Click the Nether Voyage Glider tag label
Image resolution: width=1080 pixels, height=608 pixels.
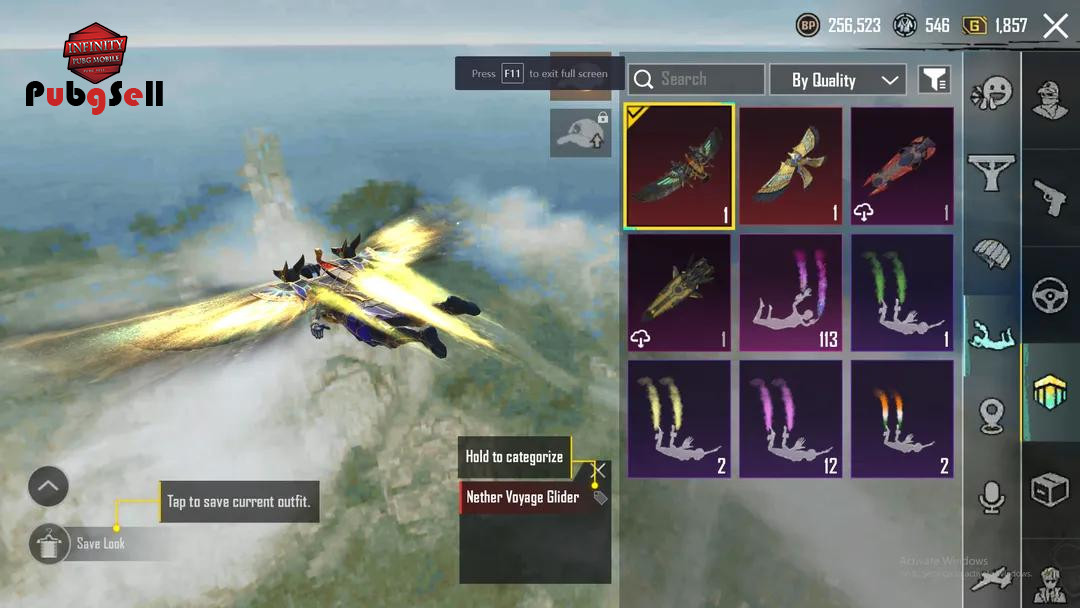pos(523,497)
